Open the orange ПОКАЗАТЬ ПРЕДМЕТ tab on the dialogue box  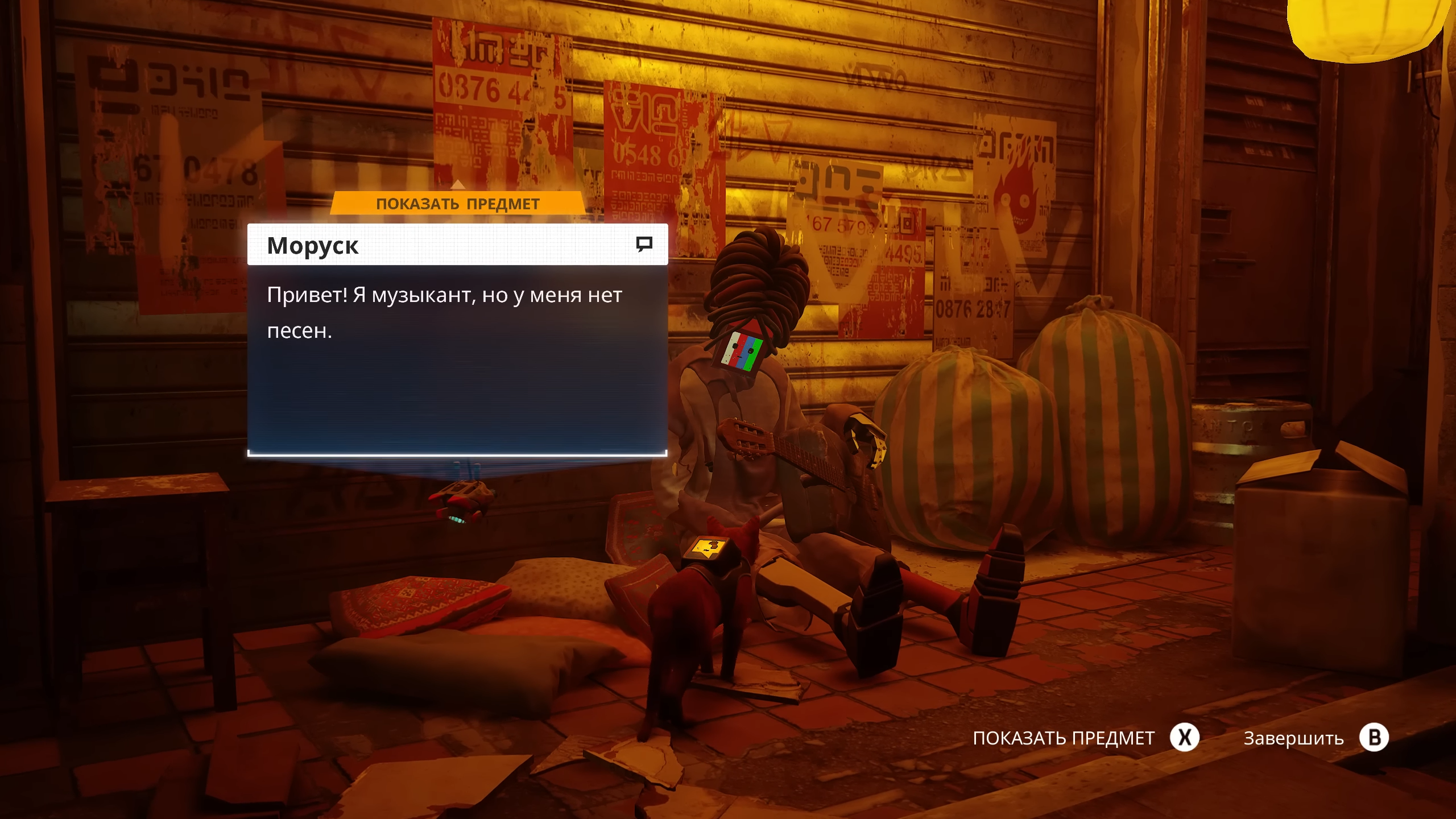(457, 204)
